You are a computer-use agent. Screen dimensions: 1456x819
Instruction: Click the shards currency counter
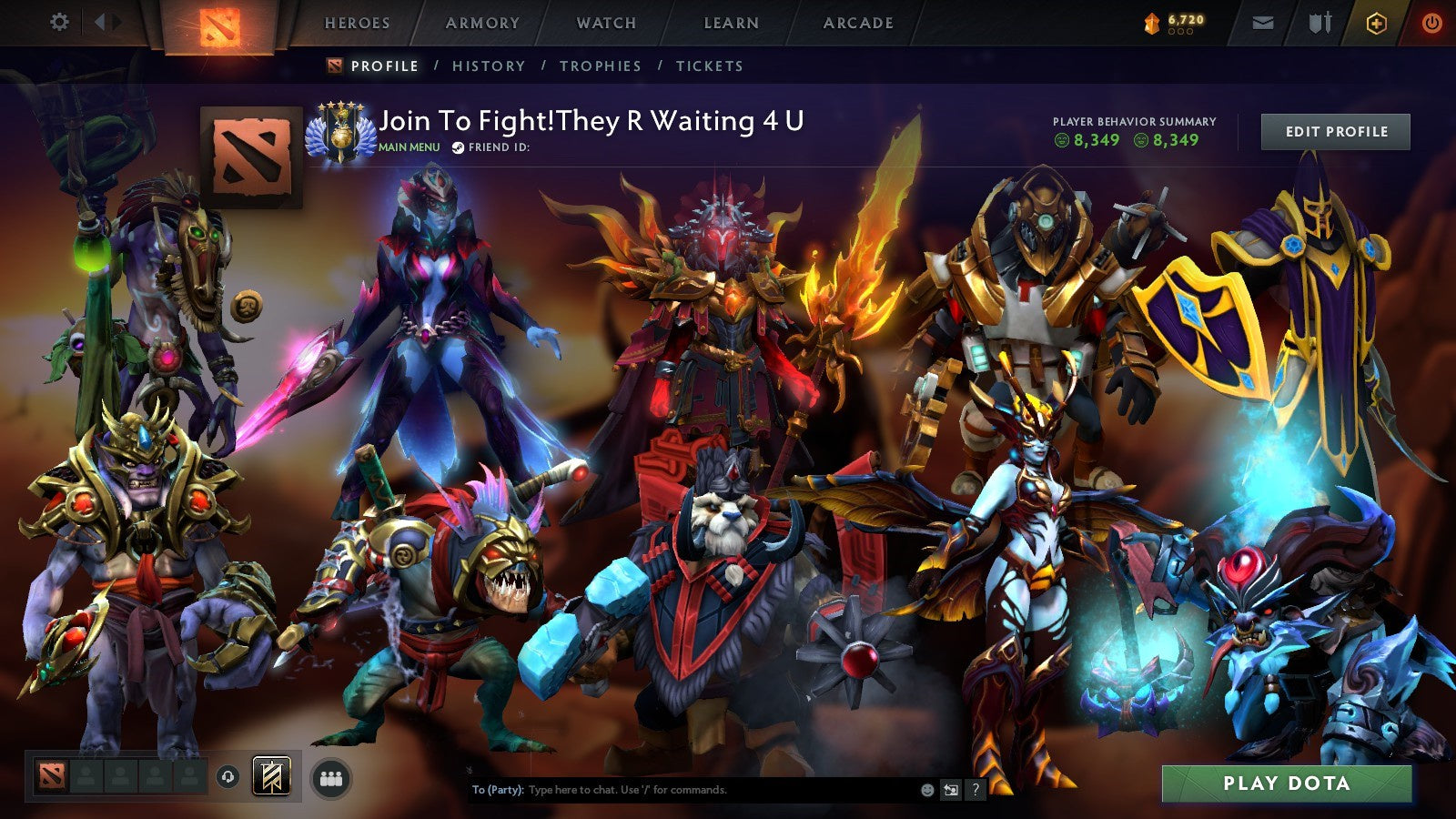point(1174,22)
